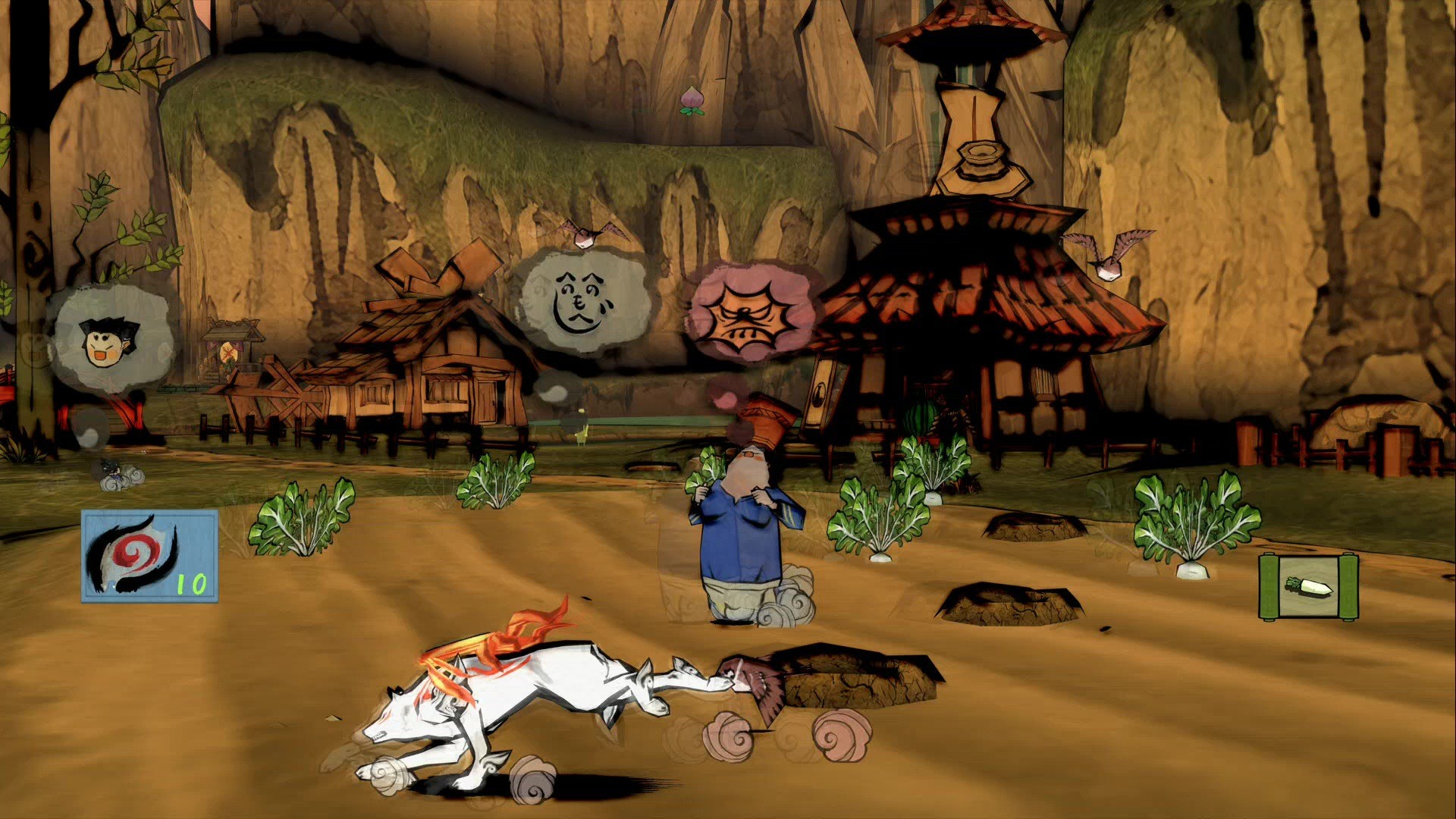Click the grumpy spider-face thought bubble

click(751, 311)
